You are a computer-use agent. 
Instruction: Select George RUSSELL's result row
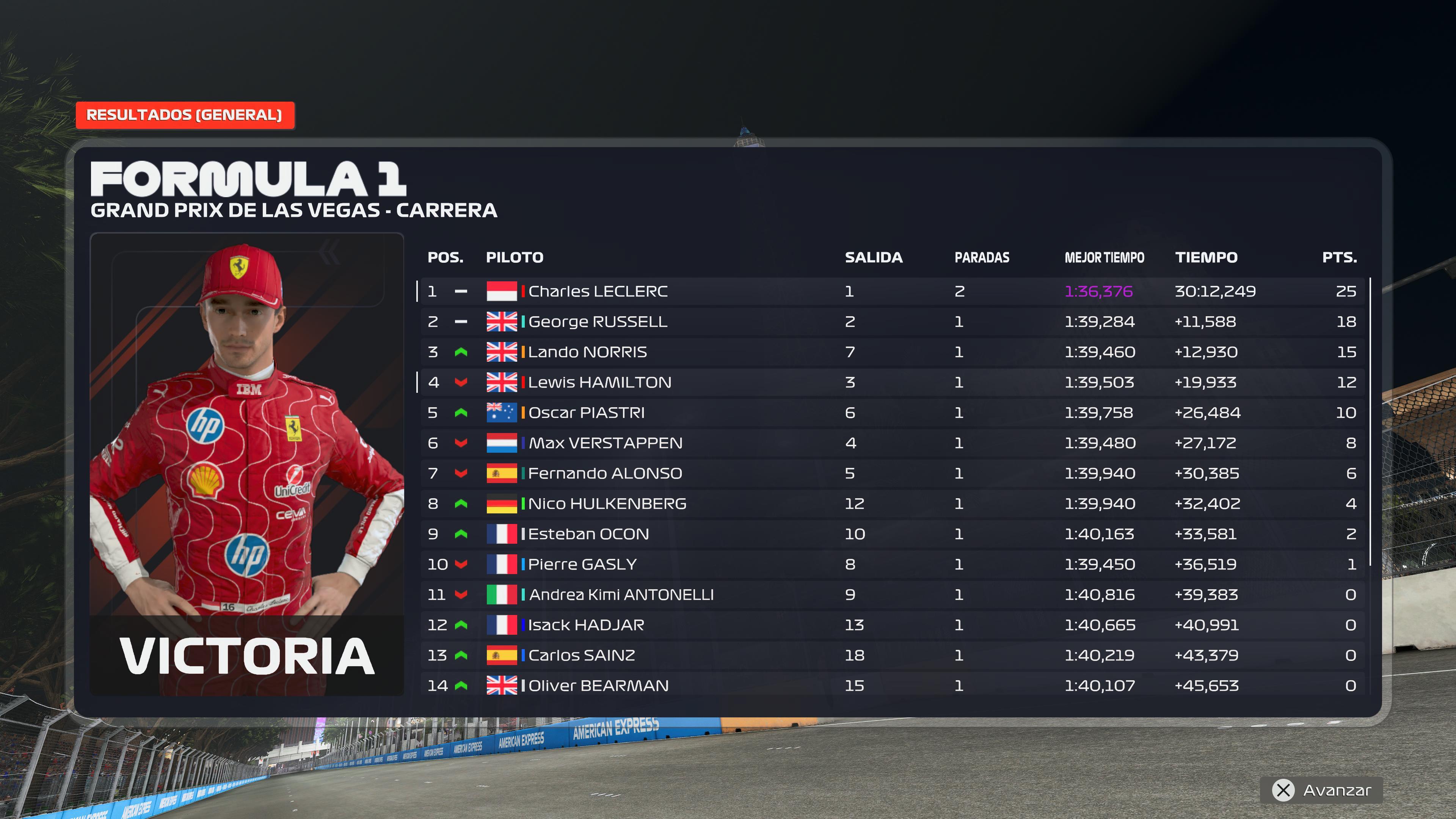[598, 322]
